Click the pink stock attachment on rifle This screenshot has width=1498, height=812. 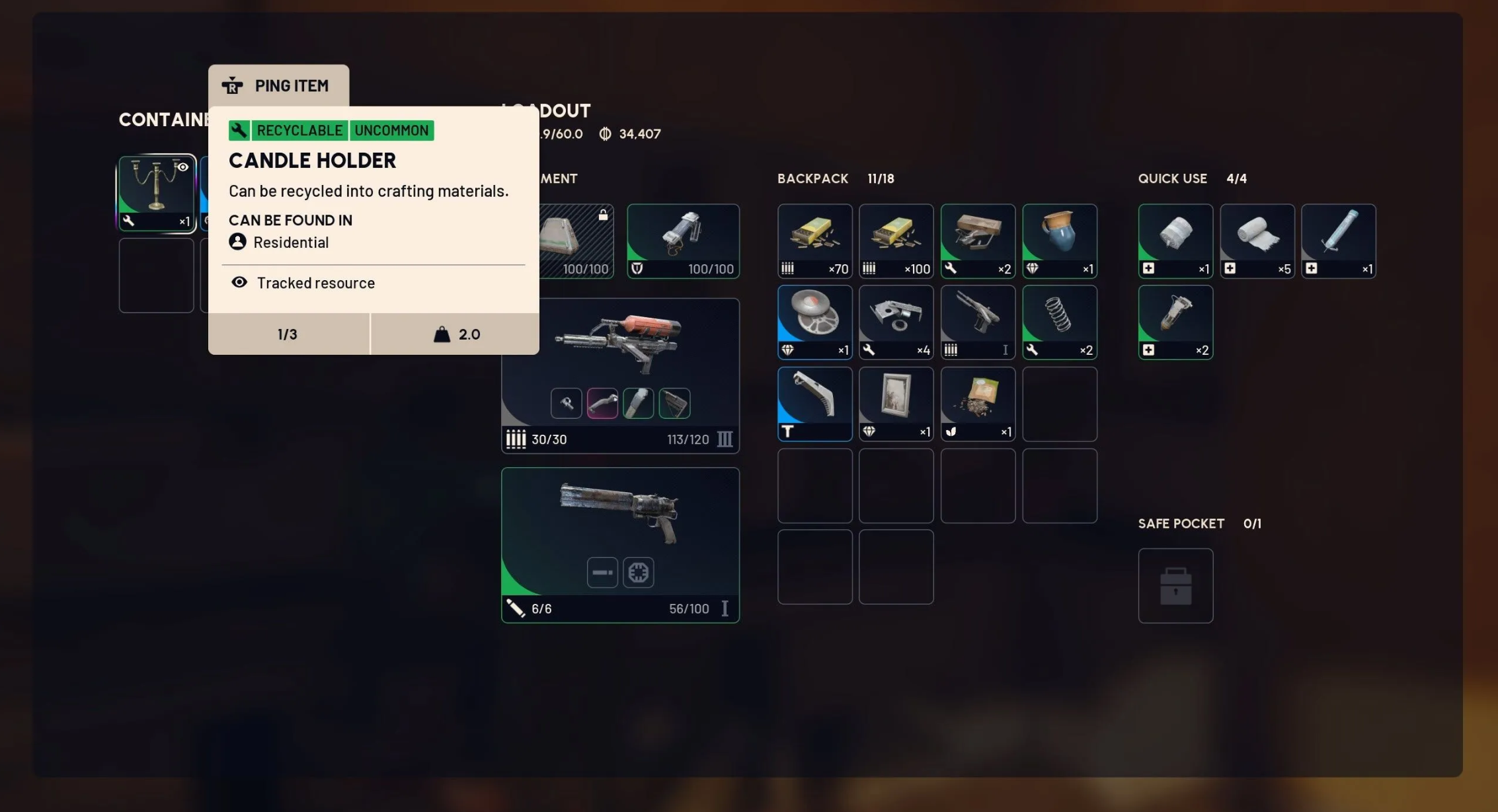(x=602, y=403)
